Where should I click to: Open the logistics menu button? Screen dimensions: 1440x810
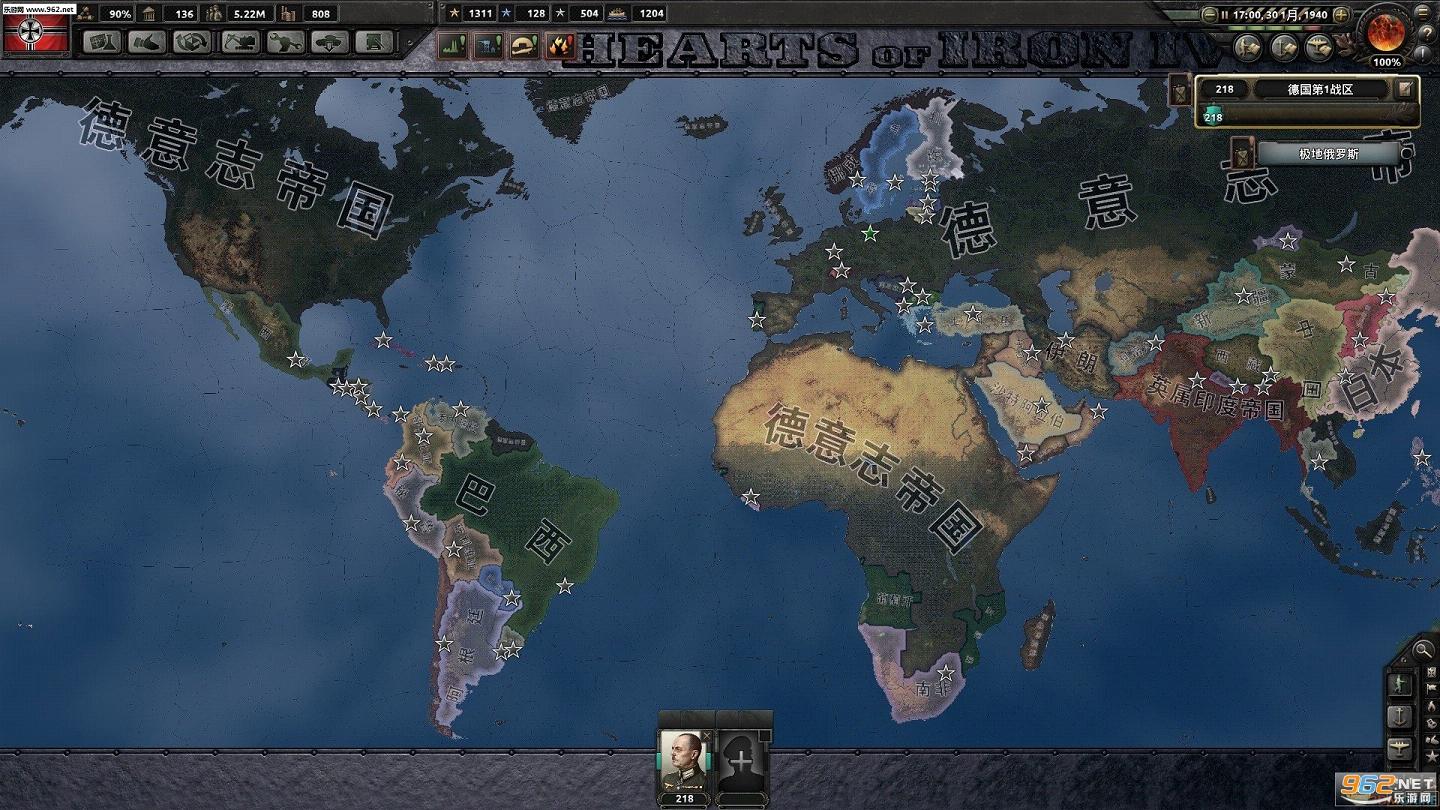click(x=375, y=42)
